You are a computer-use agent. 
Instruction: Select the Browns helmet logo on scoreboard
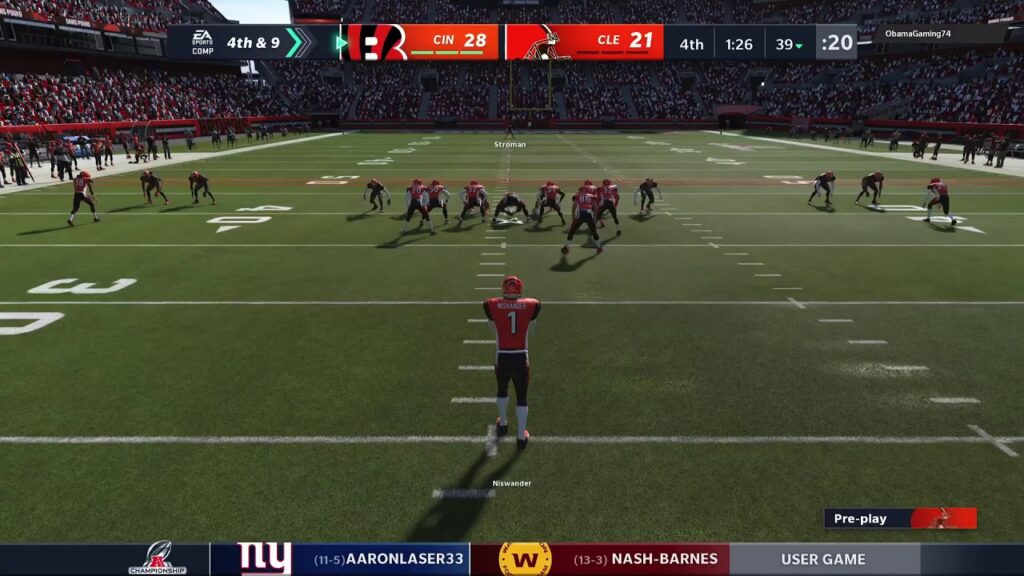[x=548, y=42]
